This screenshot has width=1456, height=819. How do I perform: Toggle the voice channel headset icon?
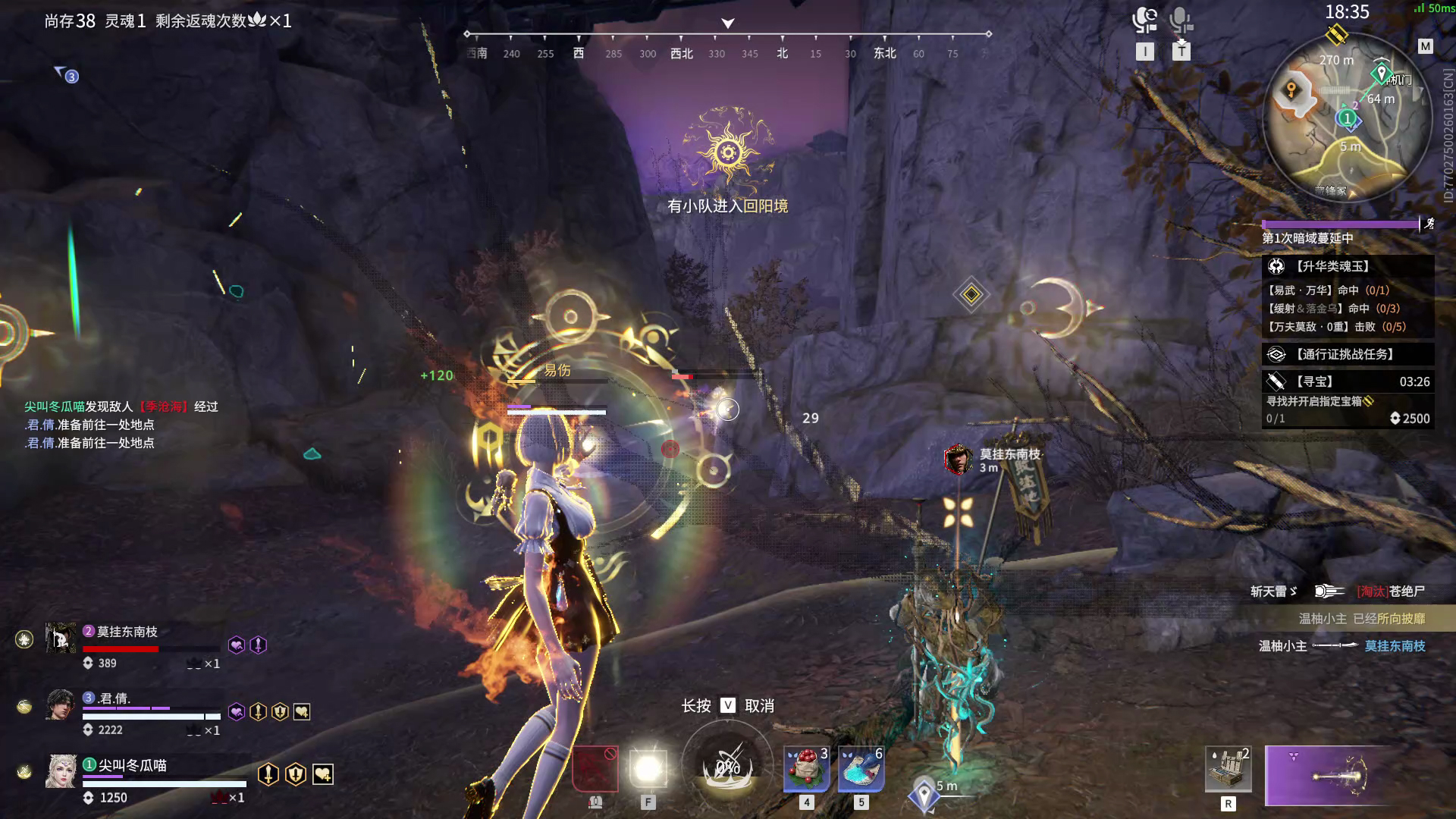pos(1144,20)
